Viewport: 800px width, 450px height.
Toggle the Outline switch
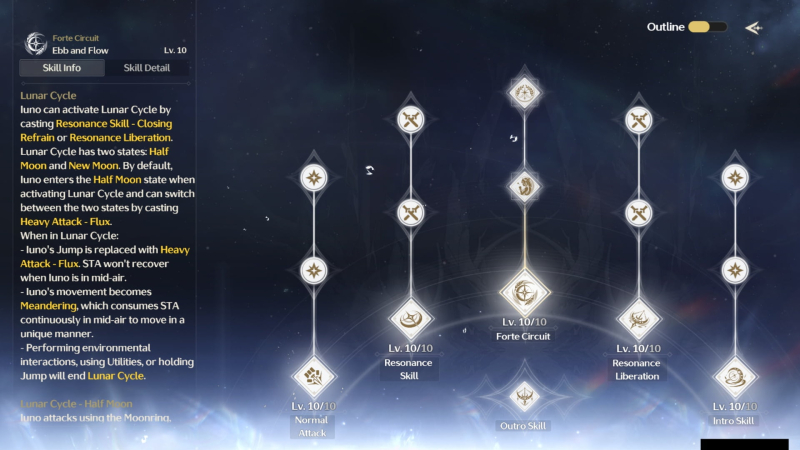(707, 27)
